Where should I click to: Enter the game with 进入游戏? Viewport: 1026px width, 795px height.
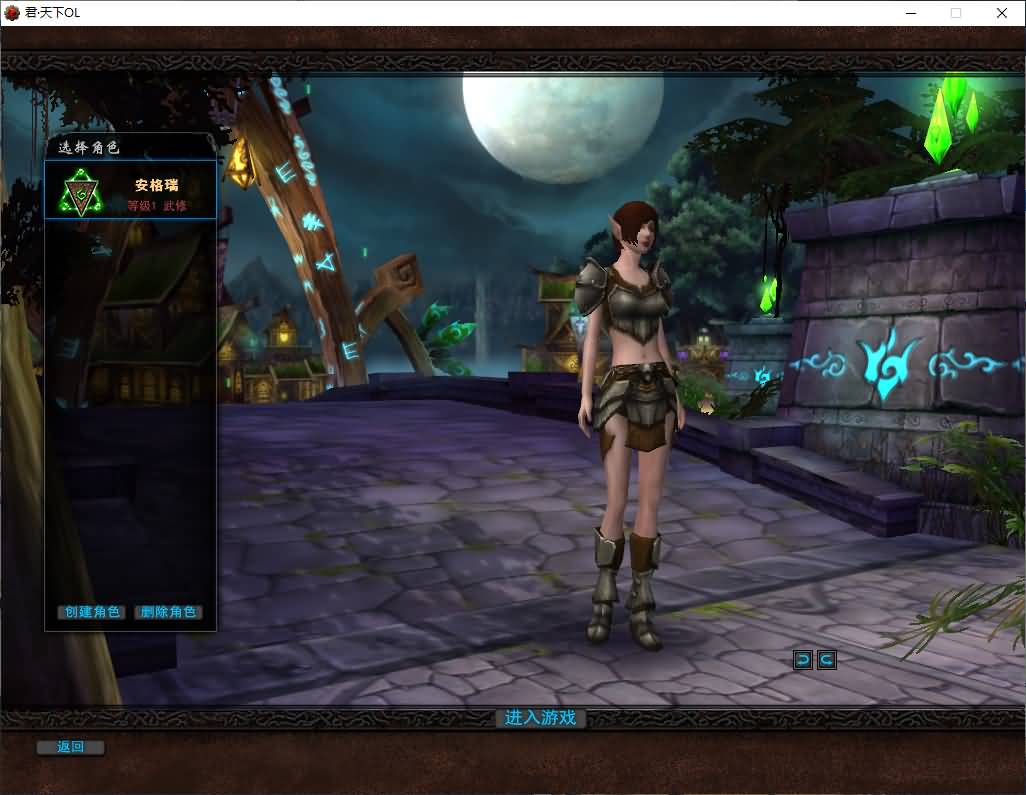click(x=540, y=718)
